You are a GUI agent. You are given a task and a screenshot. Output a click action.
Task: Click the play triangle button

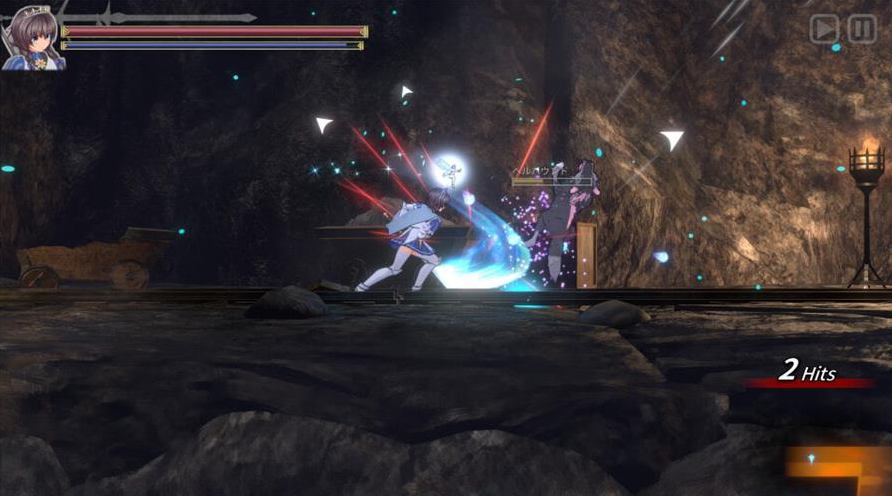(824, 29)
